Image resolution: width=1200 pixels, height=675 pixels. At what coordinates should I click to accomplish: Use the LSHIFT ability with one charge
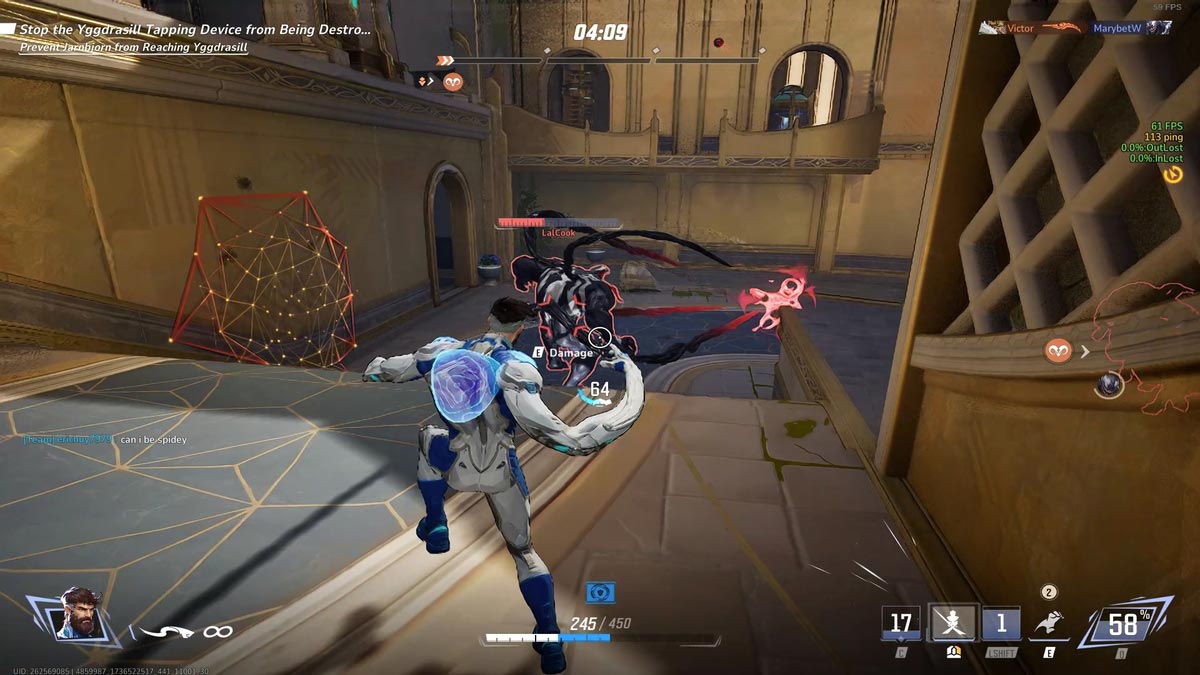(x=1001, y=623)
